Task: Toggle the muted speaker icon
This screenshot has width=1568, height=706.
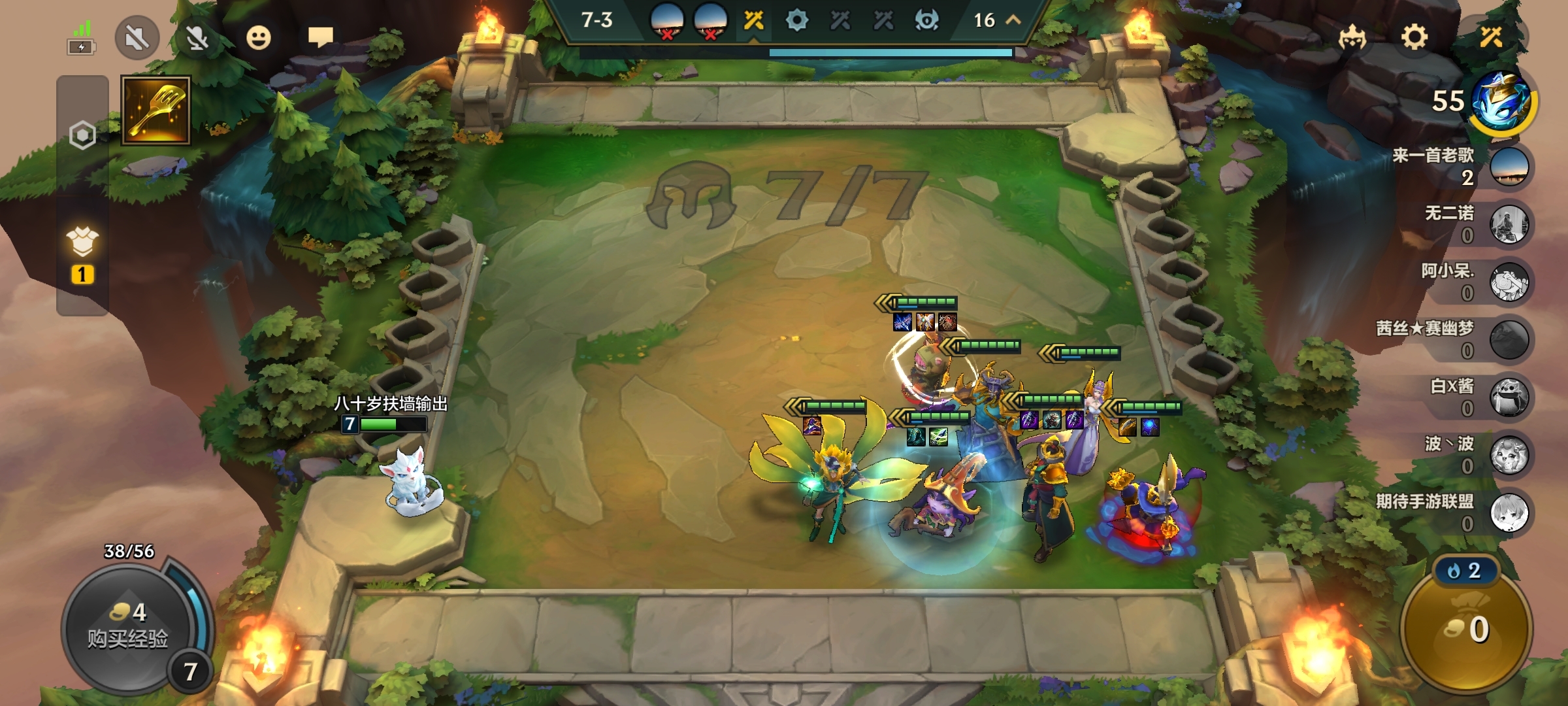Action: 137,38
